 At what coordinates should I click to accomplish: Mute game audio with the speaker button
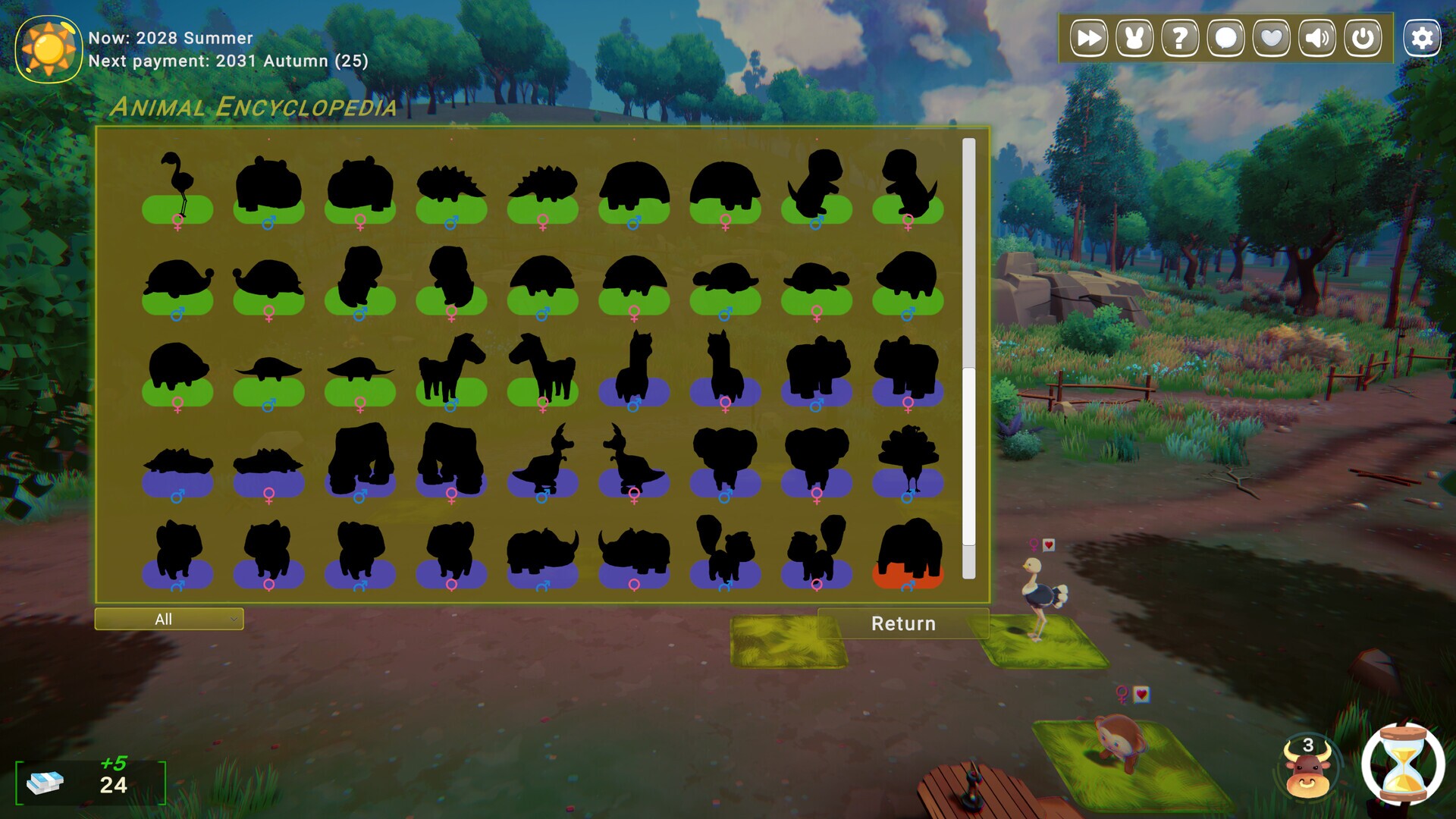[x=1316, y=36]
